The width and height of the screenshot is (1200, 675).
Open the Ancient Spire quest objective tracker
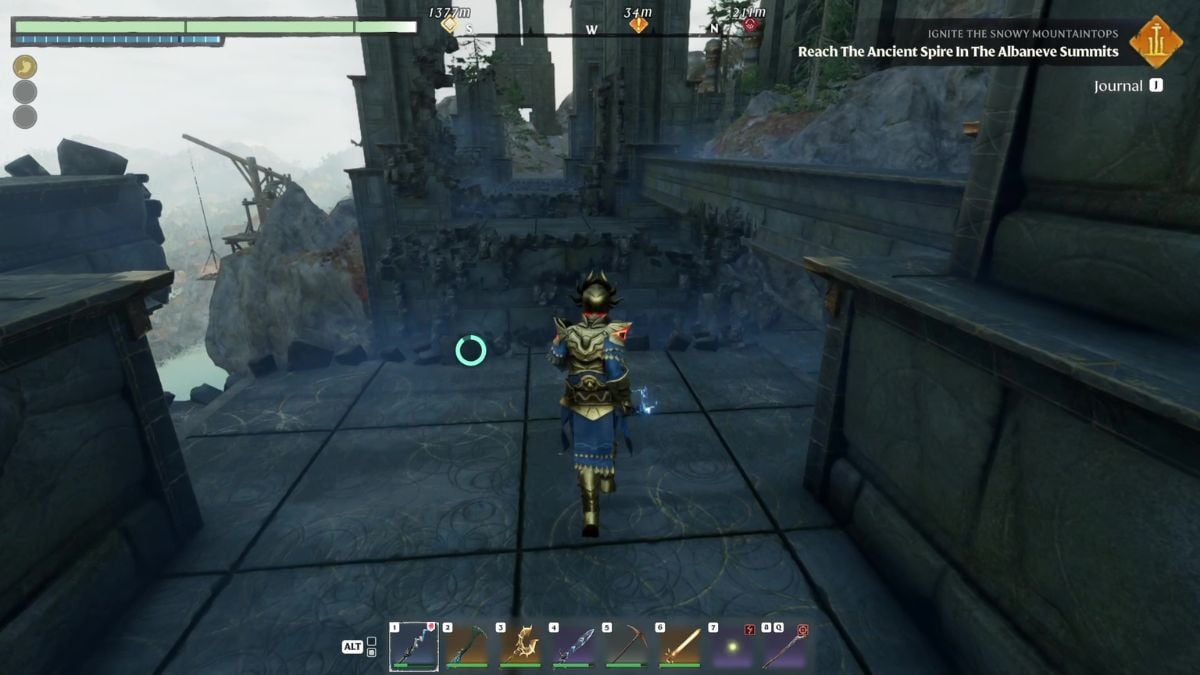pos(957,51)
